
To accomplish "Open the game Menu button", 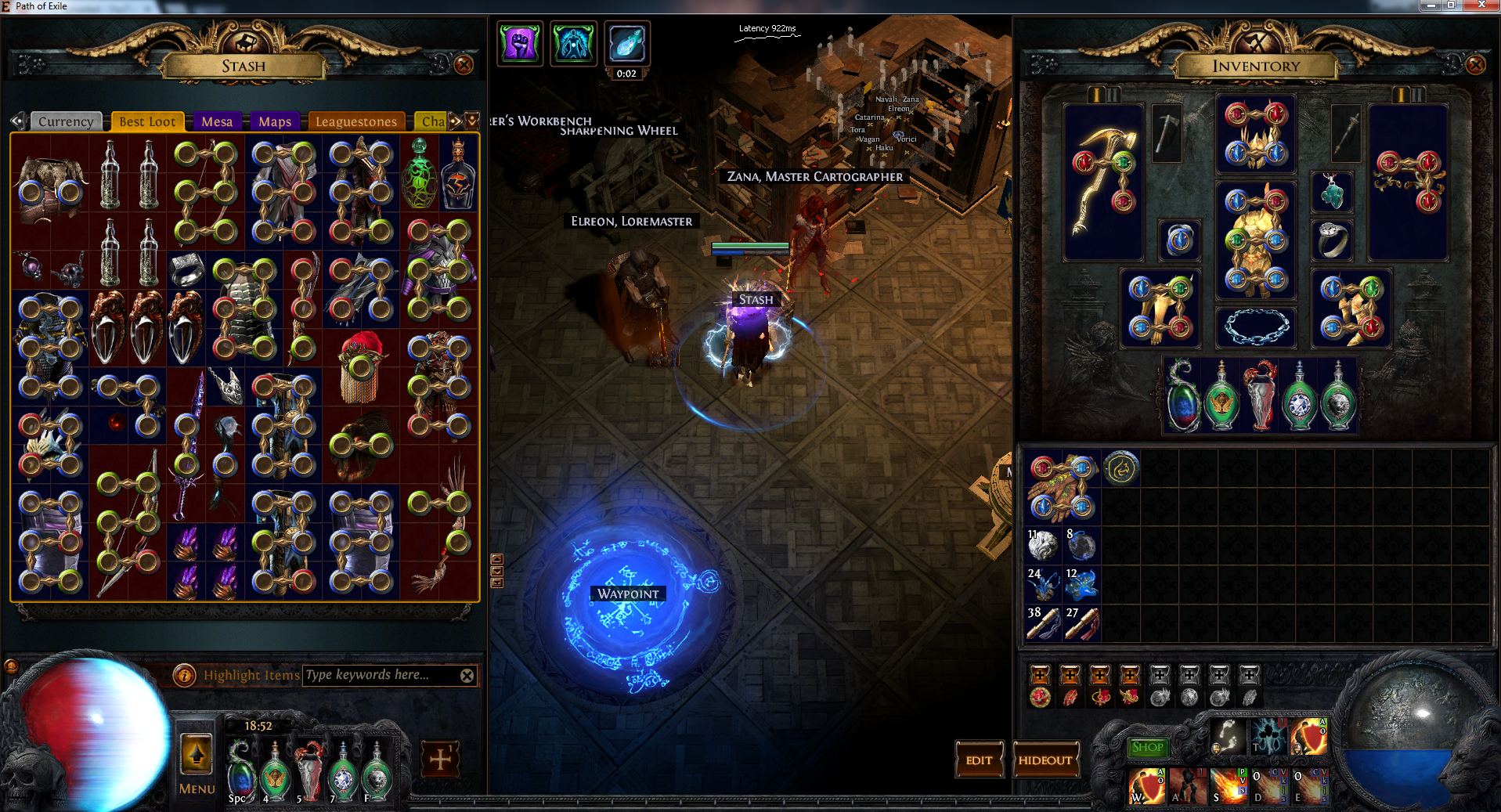I will 197,764.
